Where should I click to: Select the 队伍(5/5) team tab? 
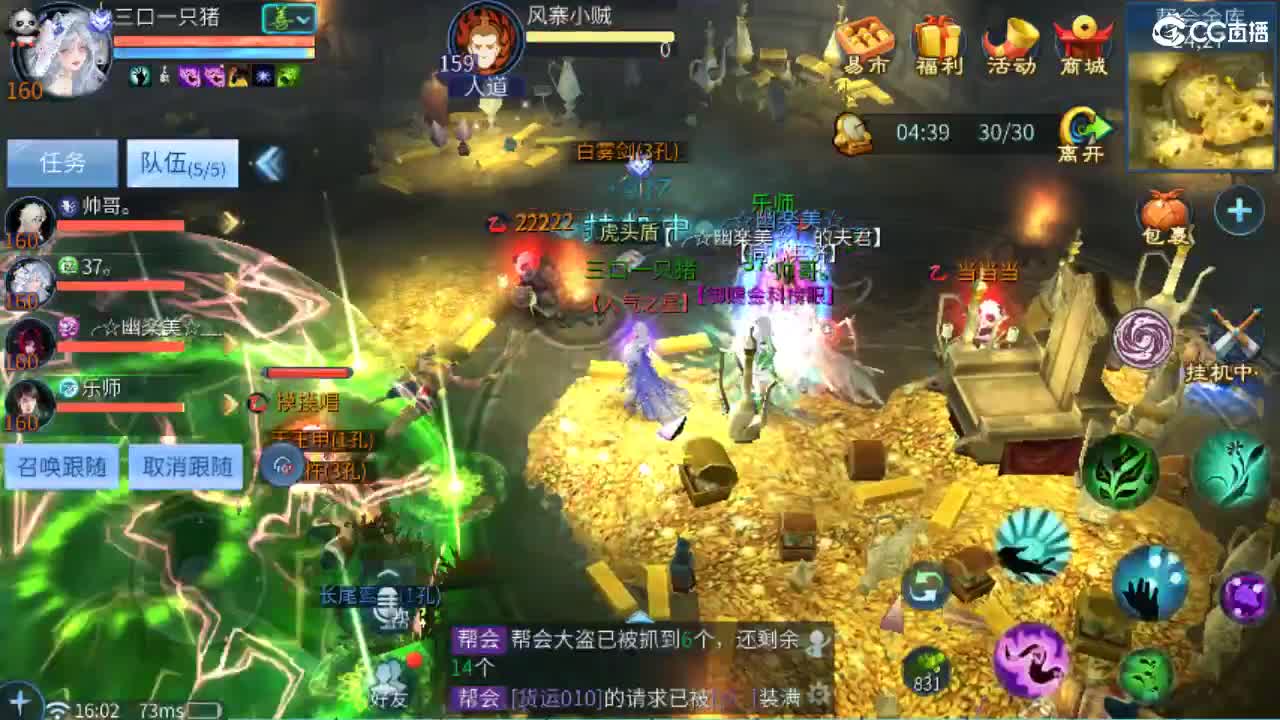[x=183, y=163]
